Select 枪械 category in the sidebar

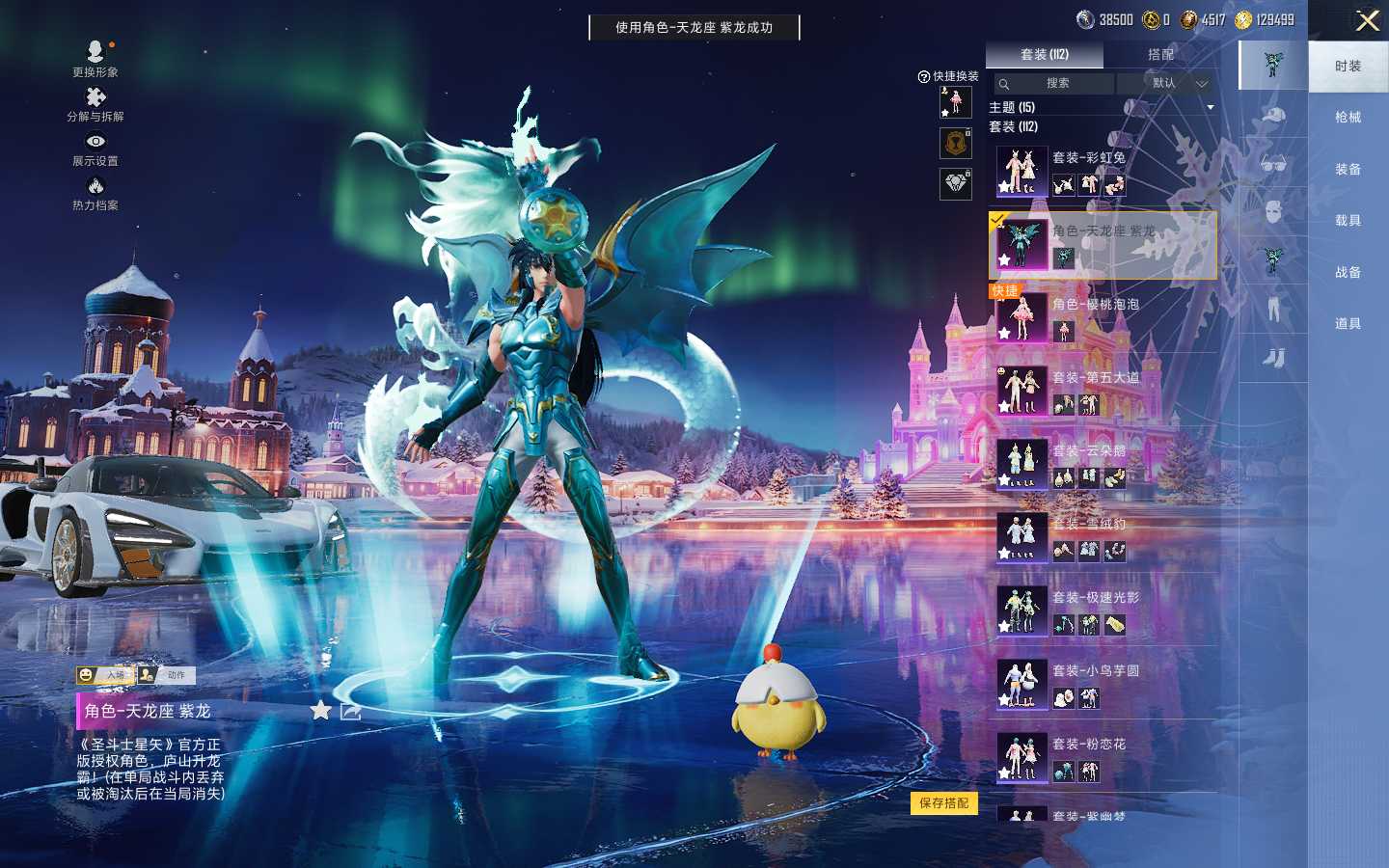(1348, 118)
